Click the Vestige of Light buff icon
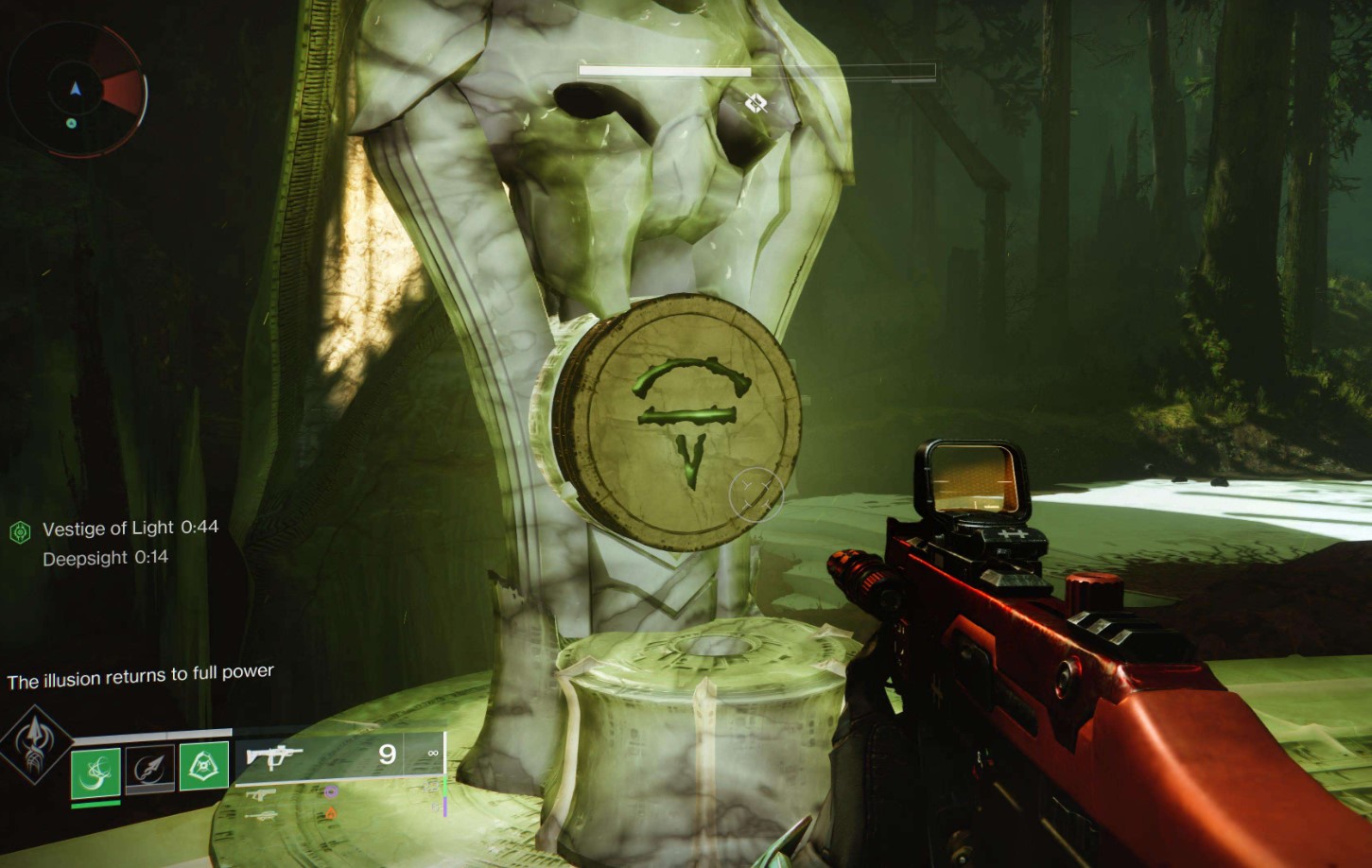This screenshot has width=1372, height=868. (x=20, y=532)
